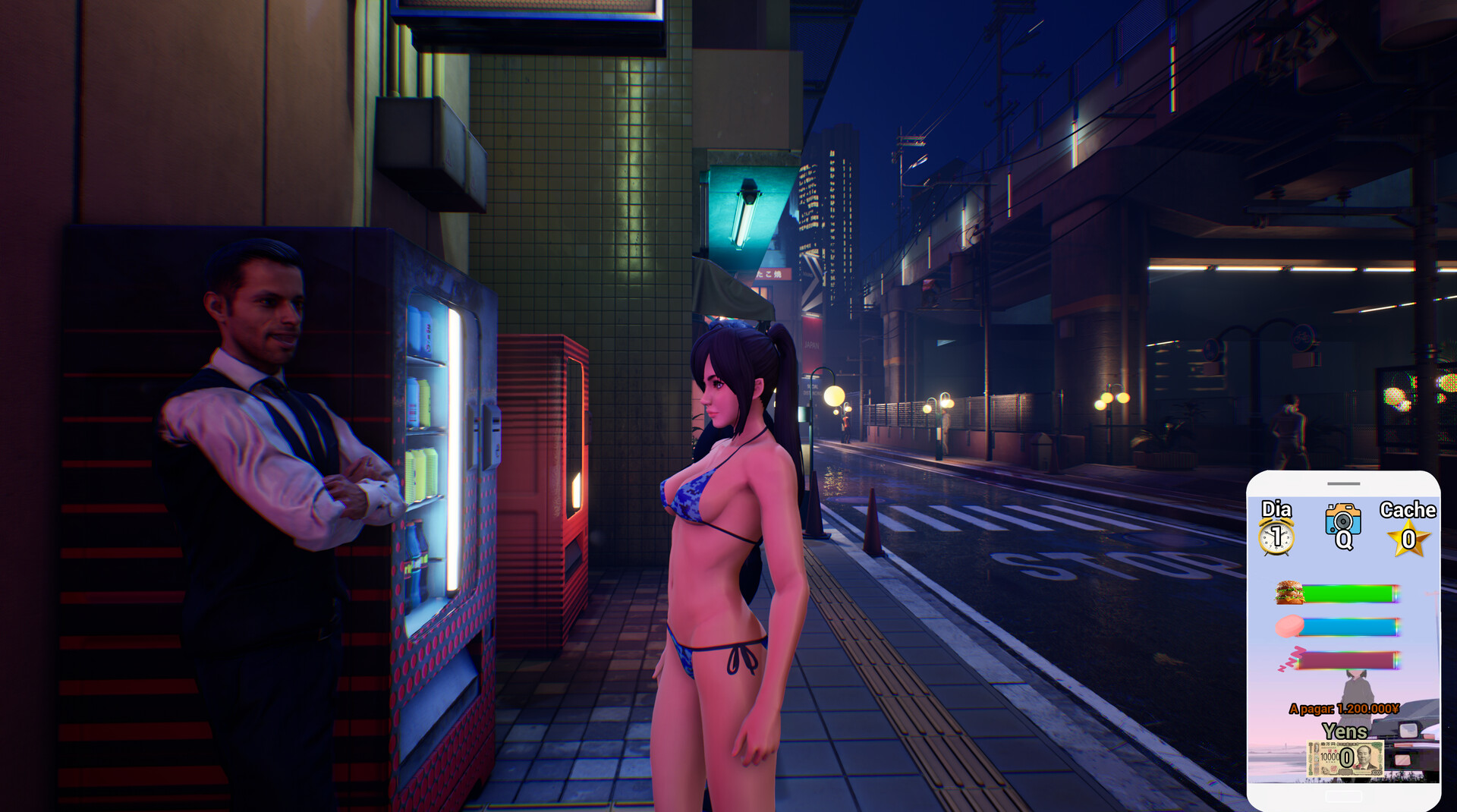This screenshot has height=812, width=1457.
Task: Click the ZZZ sleep icon on the phone
Action: [1292, 657]
